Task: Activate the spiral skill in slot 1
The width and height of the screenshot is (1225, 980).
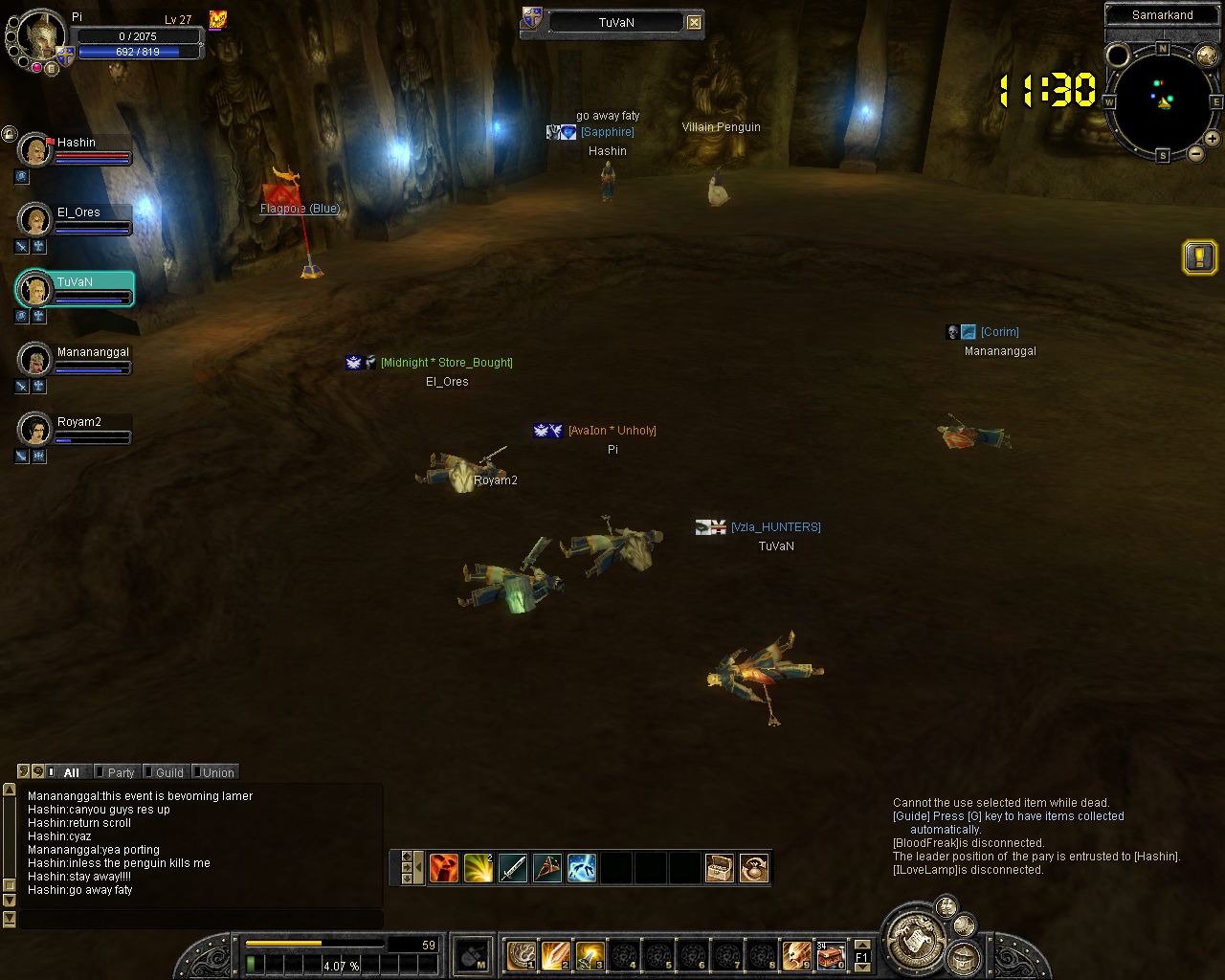Action: [x=521, y=954]
